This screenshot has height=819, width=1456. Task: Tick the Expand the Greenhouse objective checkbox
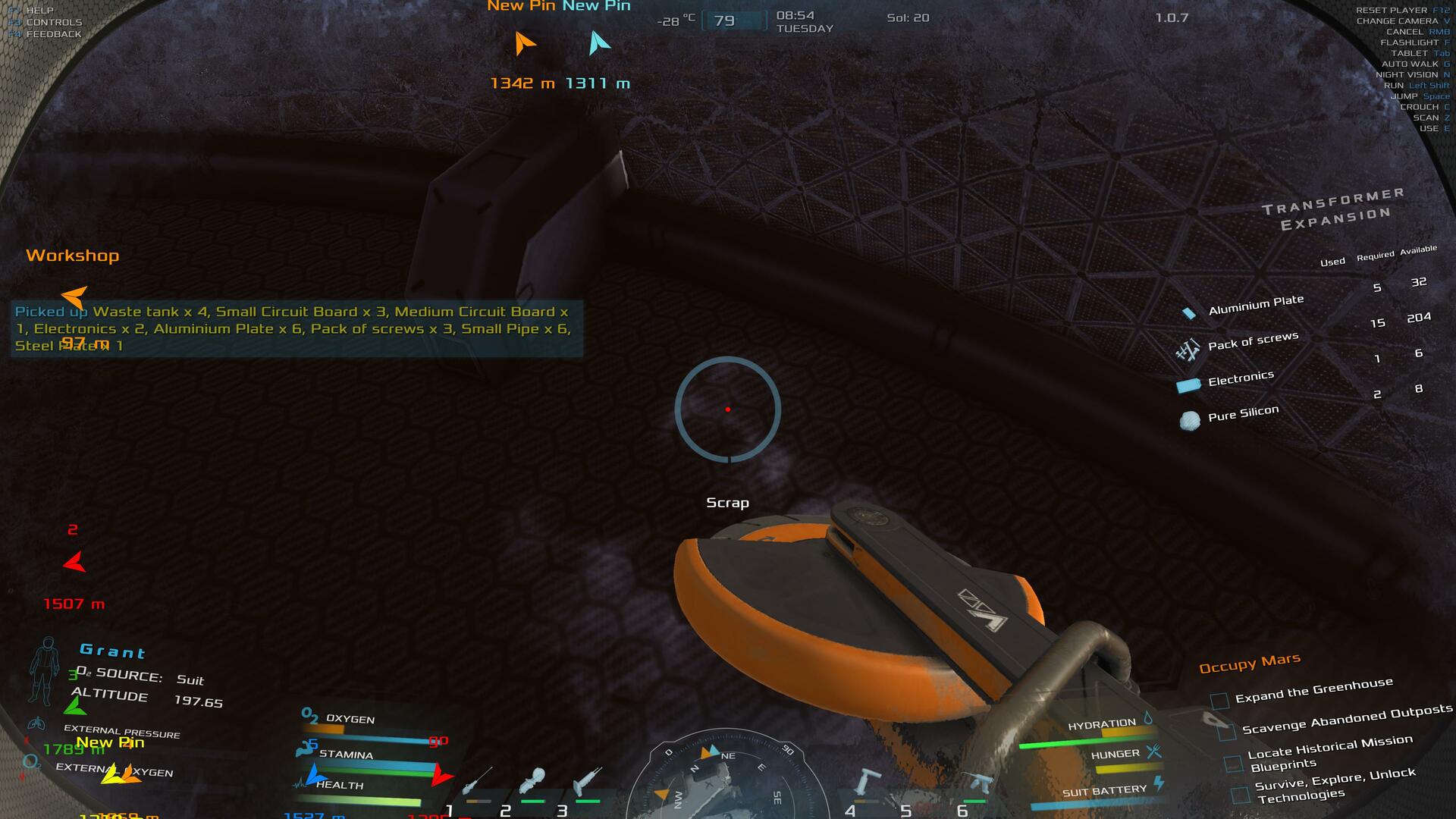[x=1219, y=701]
